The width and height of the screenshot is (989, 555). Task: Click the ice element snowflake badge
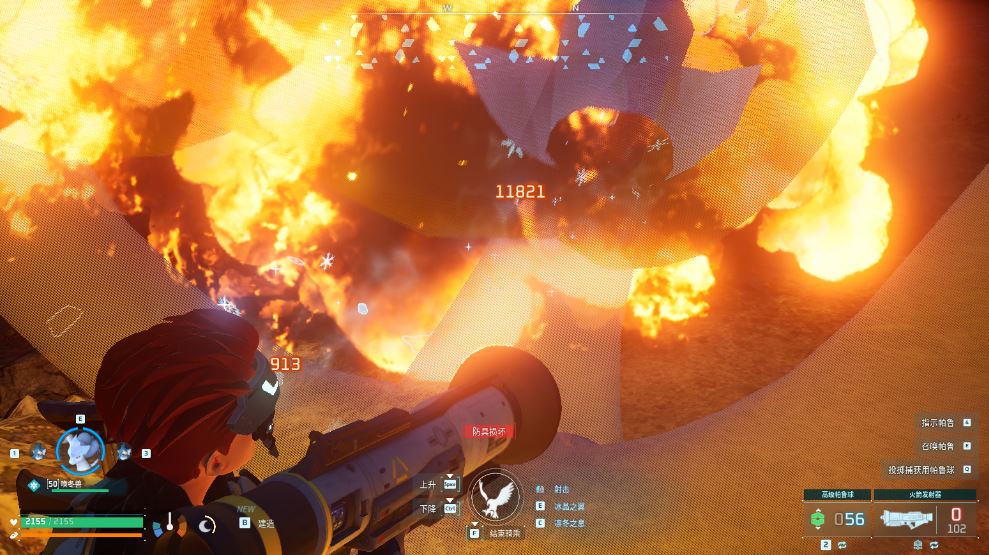pyautogui.click(x=35, y=484)
